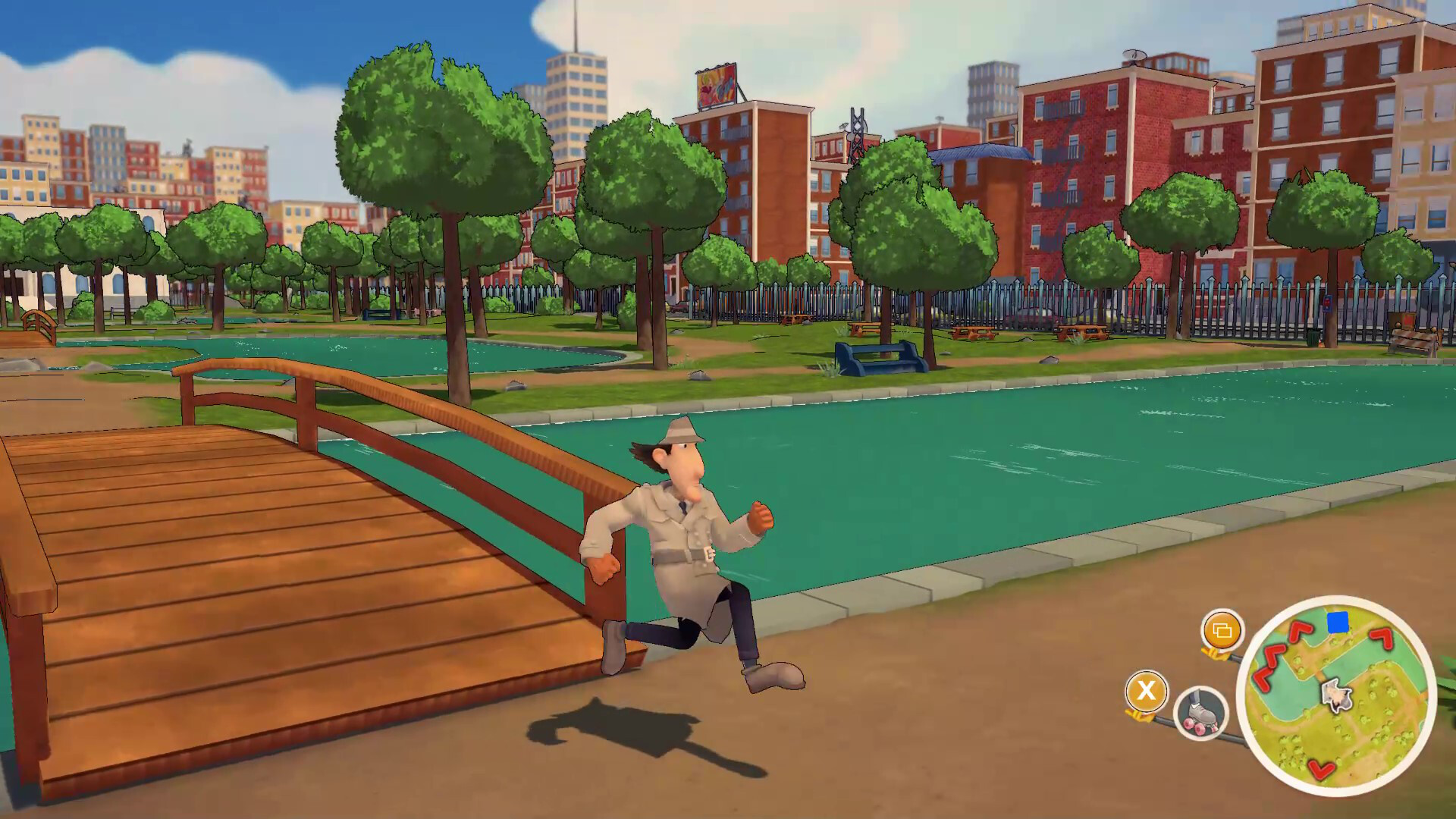
Task: Click the blue objective marker on the minimap
Action: (1337, 623)
